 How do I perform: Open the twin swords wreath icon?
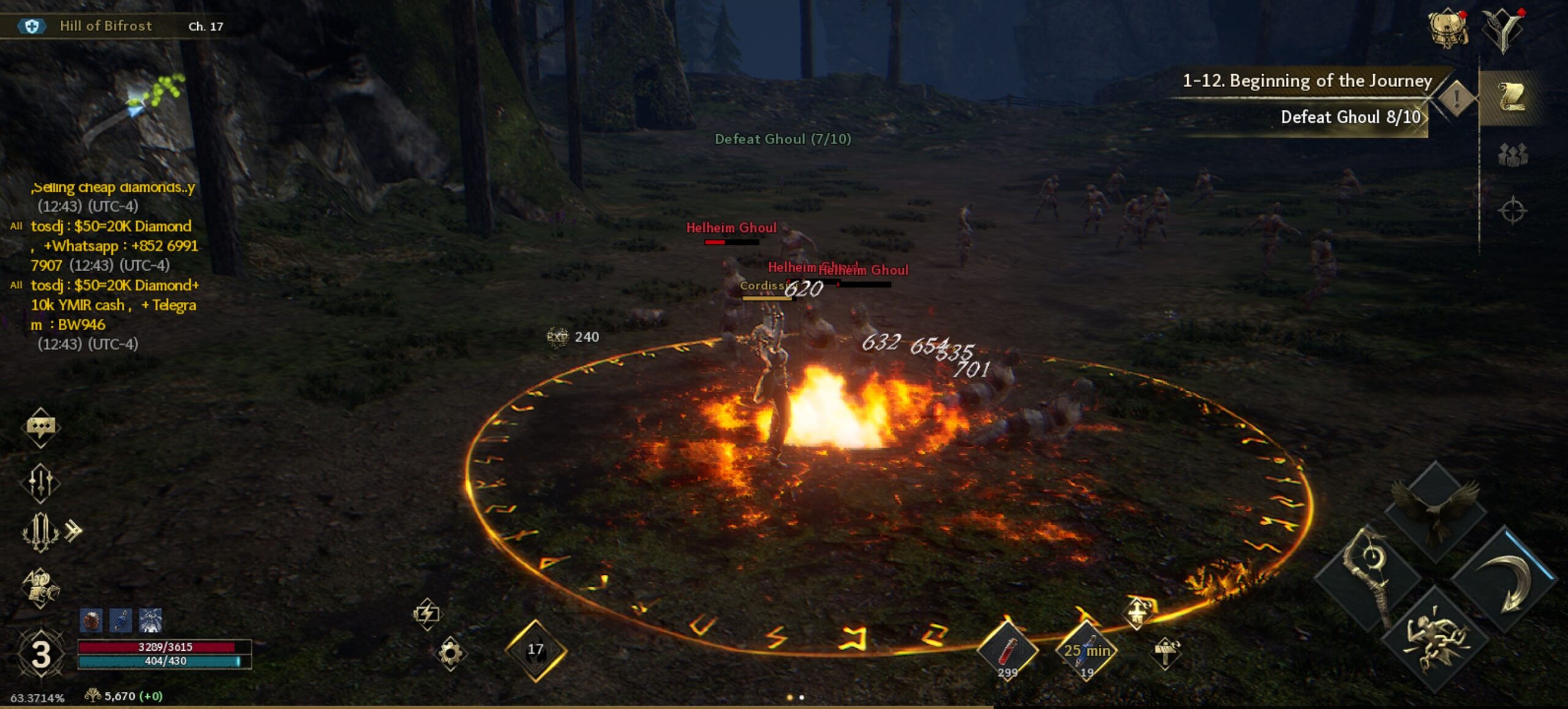click(40, 531)
